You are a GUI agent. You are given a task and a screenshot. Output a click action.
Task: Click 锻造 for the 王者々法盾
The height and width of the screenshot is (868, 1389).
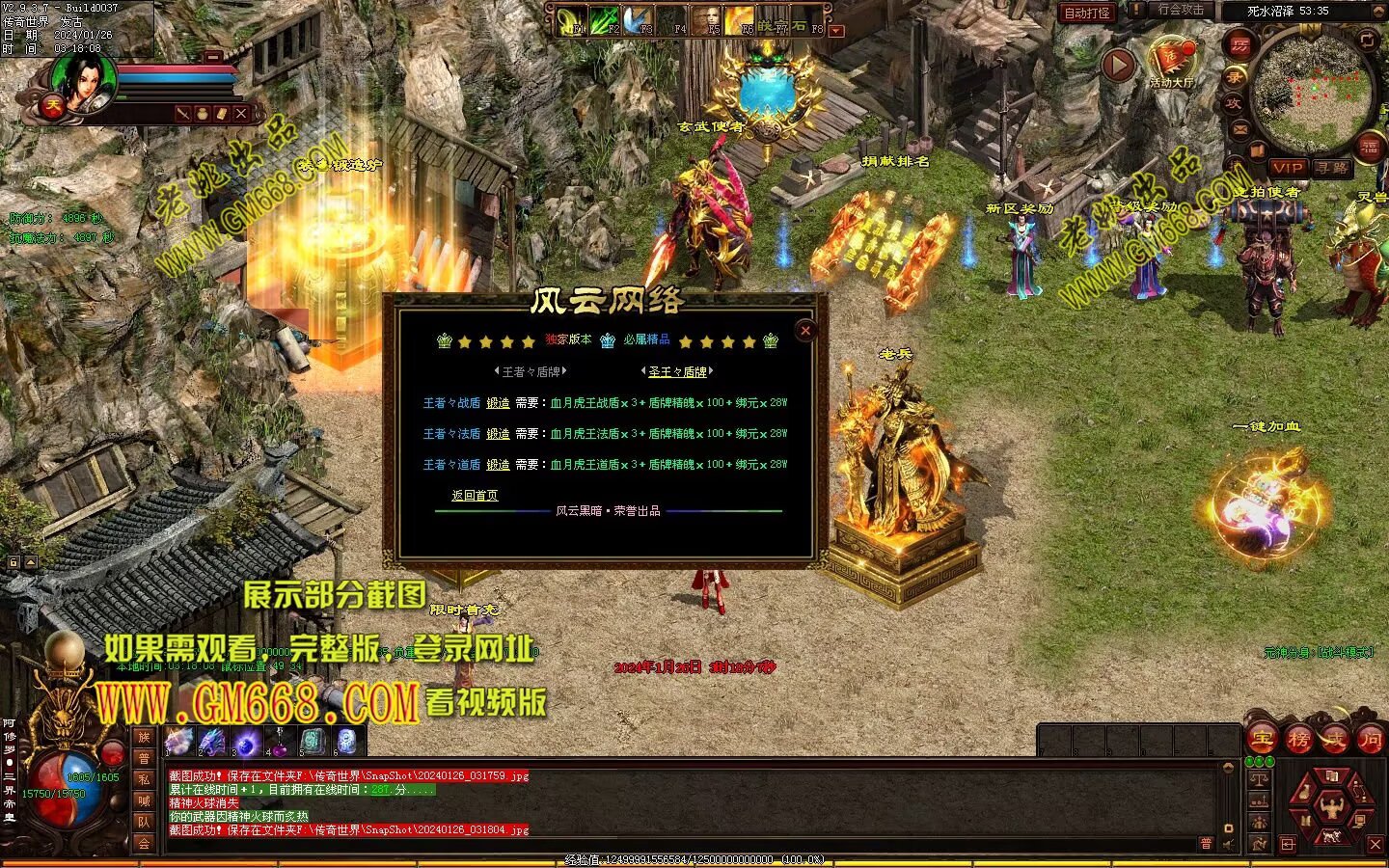(x=498, y=434)
